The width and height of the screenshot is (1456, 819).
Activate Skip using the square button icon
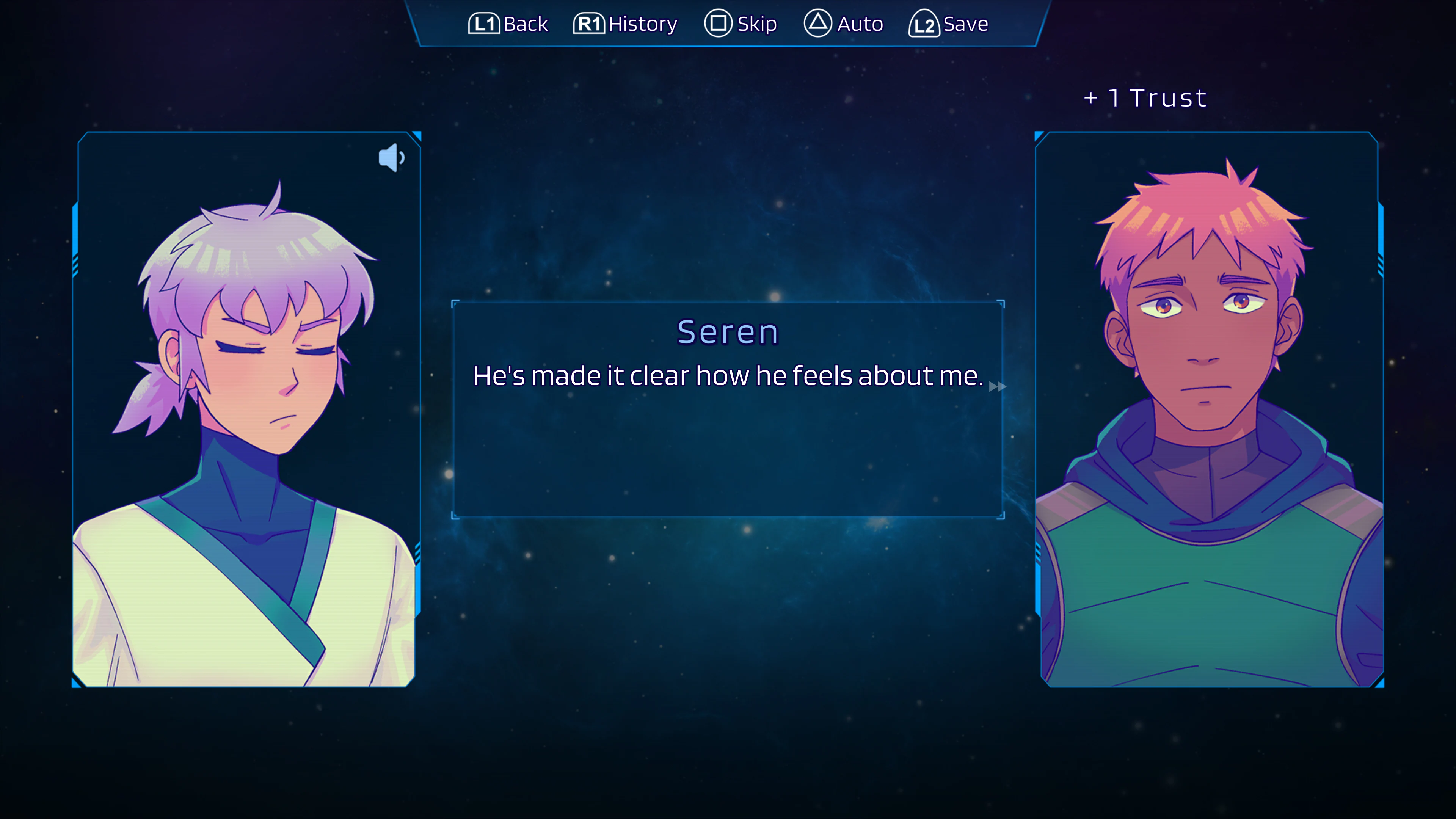[719, 24]
